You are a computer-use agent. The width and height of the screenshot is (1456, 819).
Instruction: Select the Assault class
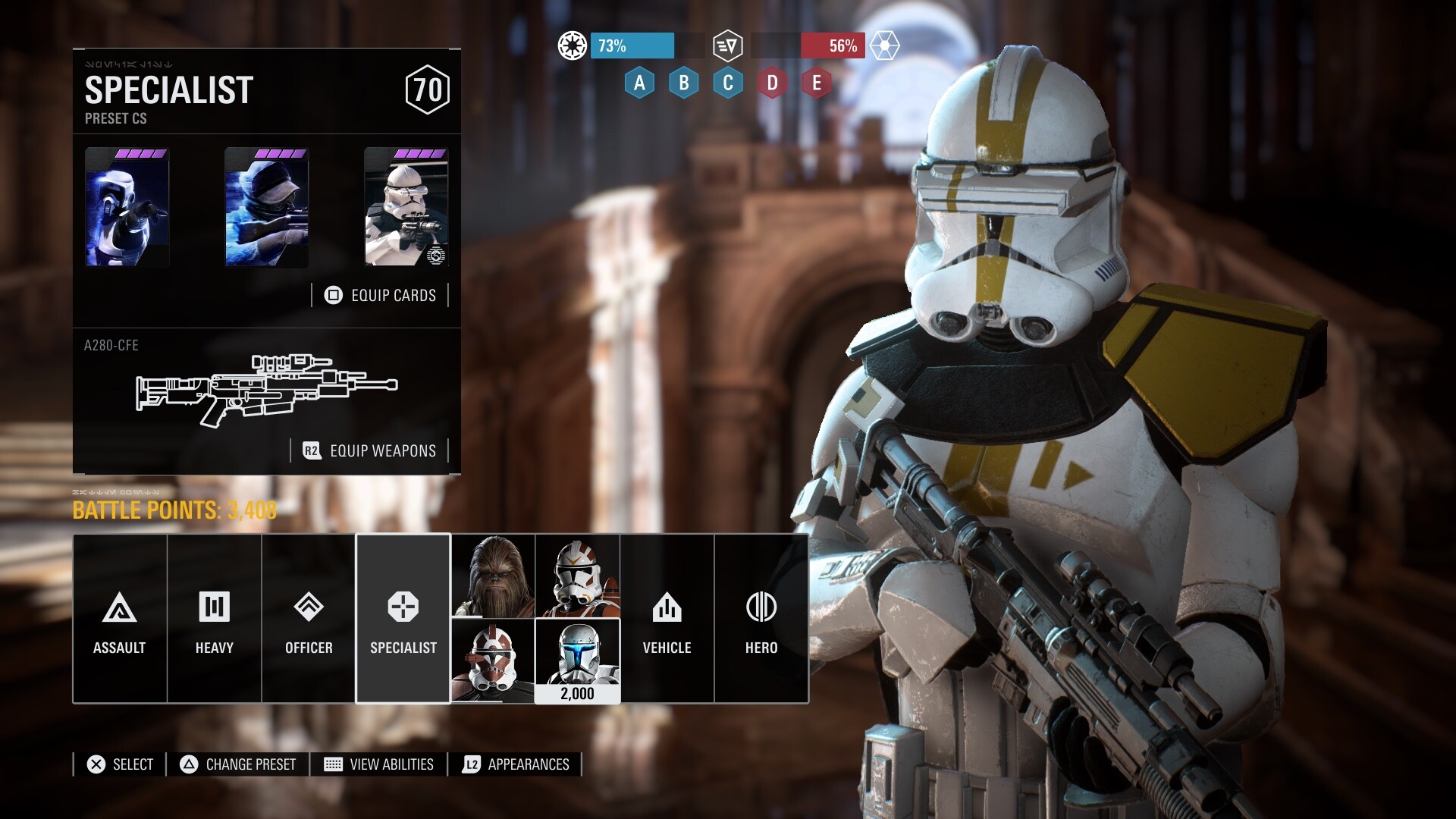click(x=120, y=619)
